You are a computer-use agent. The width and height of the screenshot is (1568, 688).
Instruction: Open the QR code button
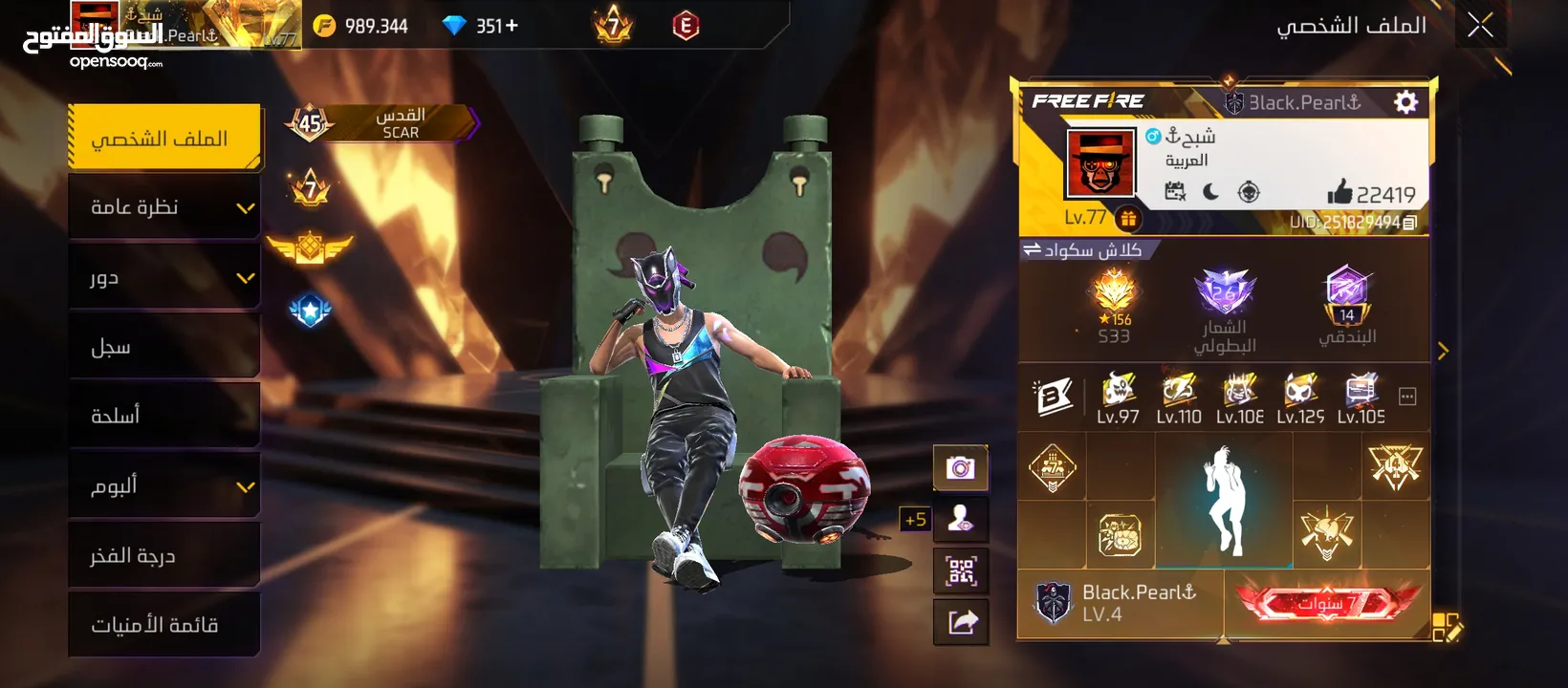click(x=960, y=571)
